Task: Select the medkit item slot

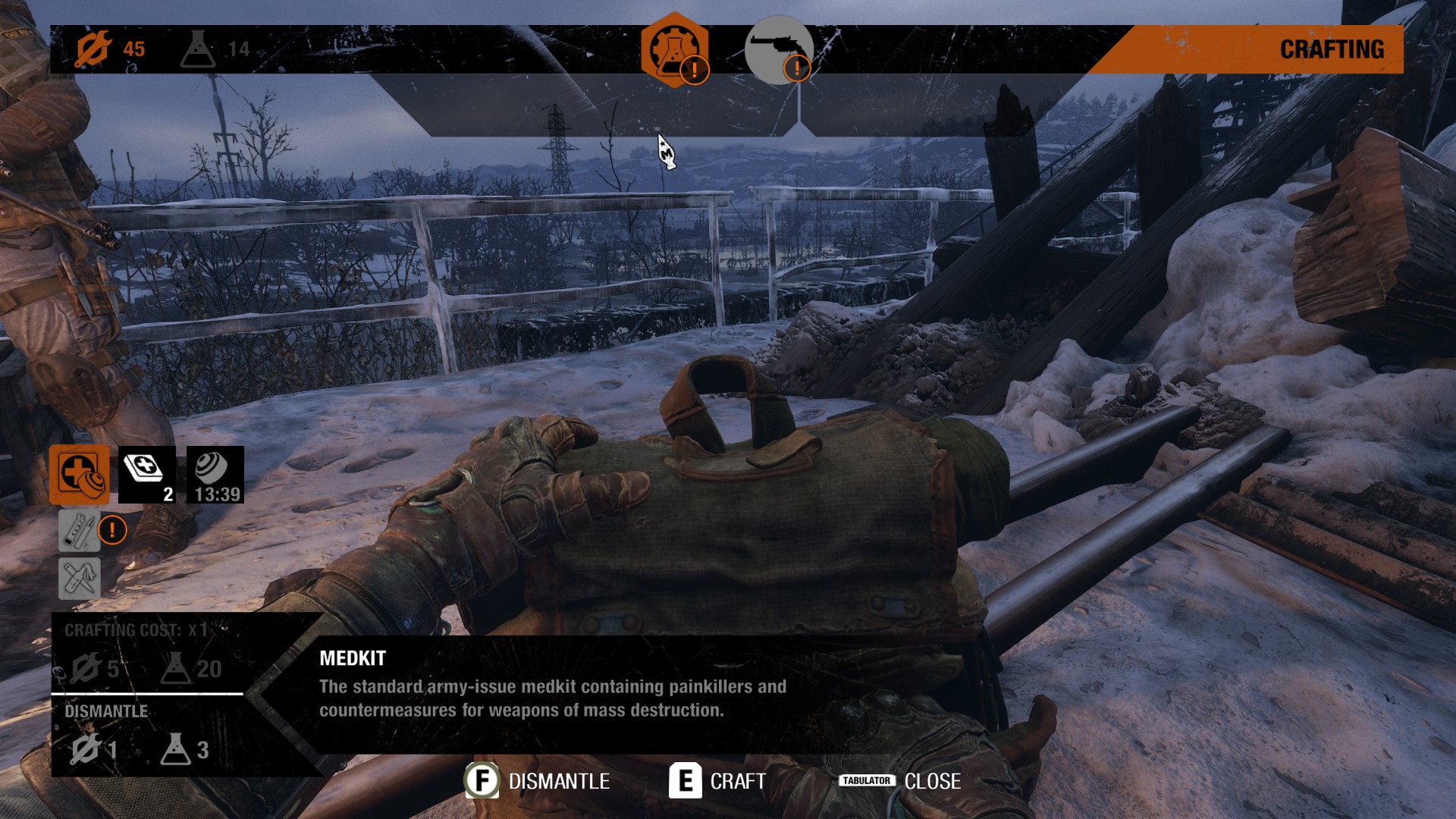Action: [x=146, y=475]
